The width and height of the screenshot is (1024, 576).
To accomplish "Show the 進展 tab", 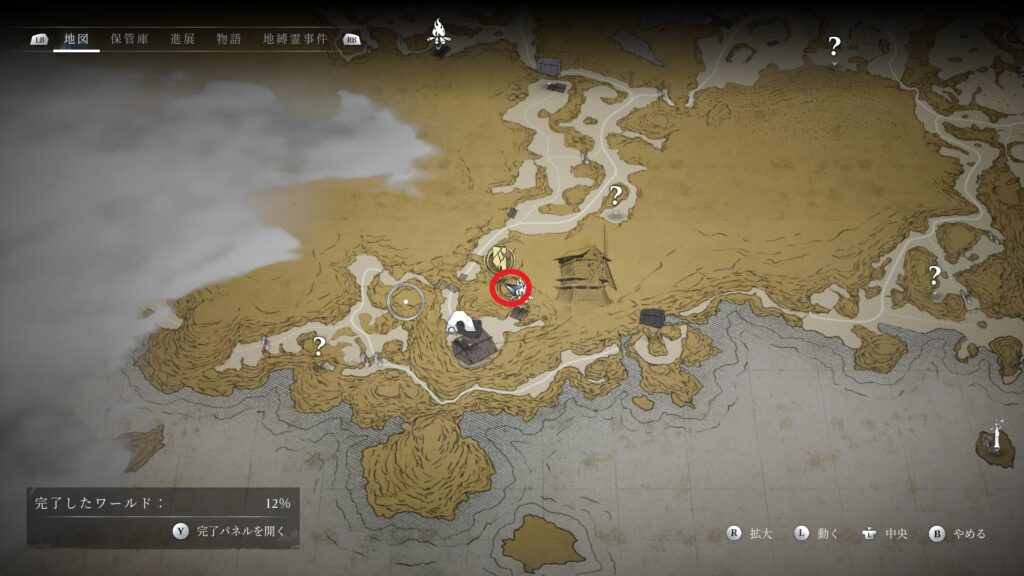I will click(x=182, y=39).
